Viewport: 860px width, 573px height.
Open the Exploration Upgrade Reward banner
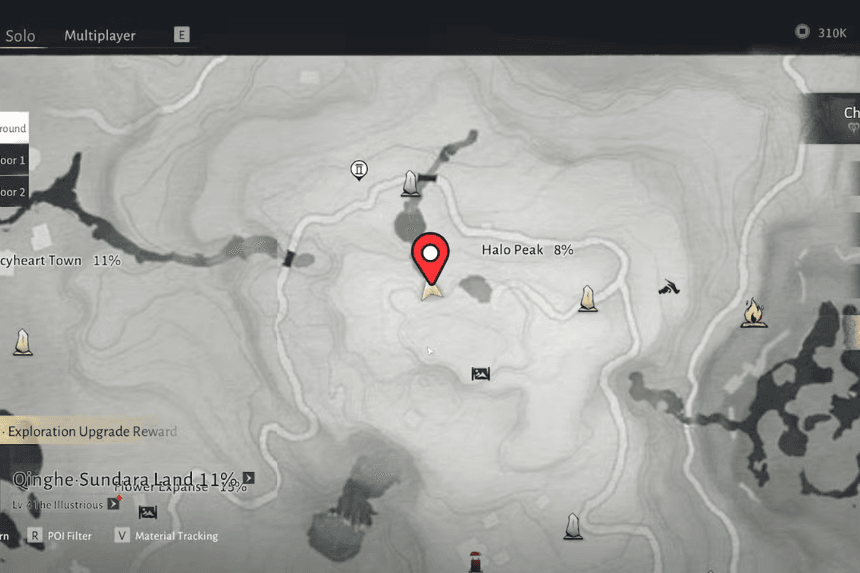pyautogui.click(x=90, y=432)
